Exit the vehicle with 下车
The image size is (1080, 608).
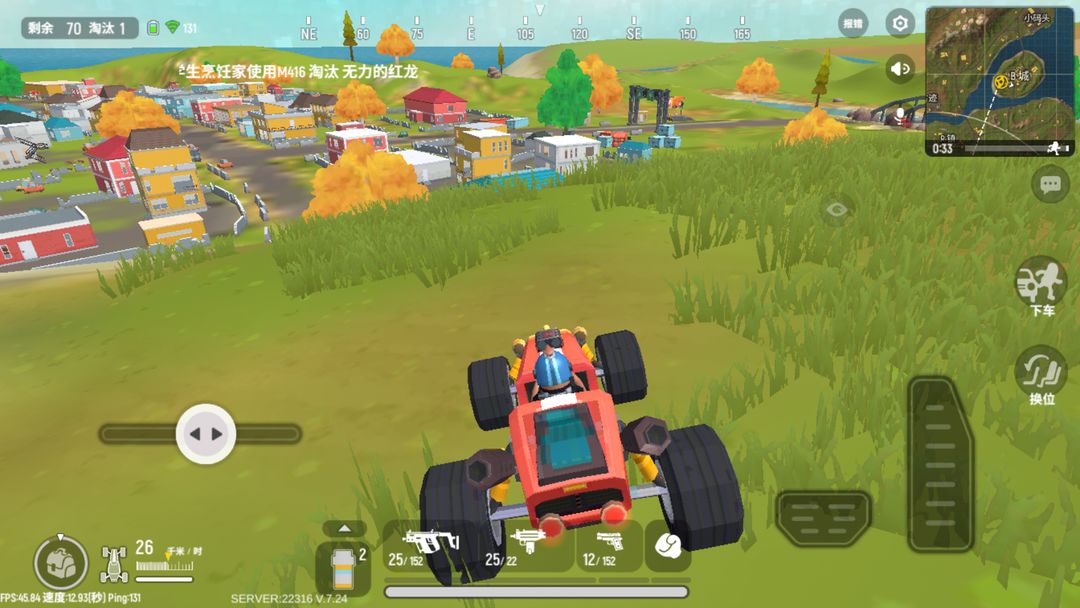pos(1041,285)
